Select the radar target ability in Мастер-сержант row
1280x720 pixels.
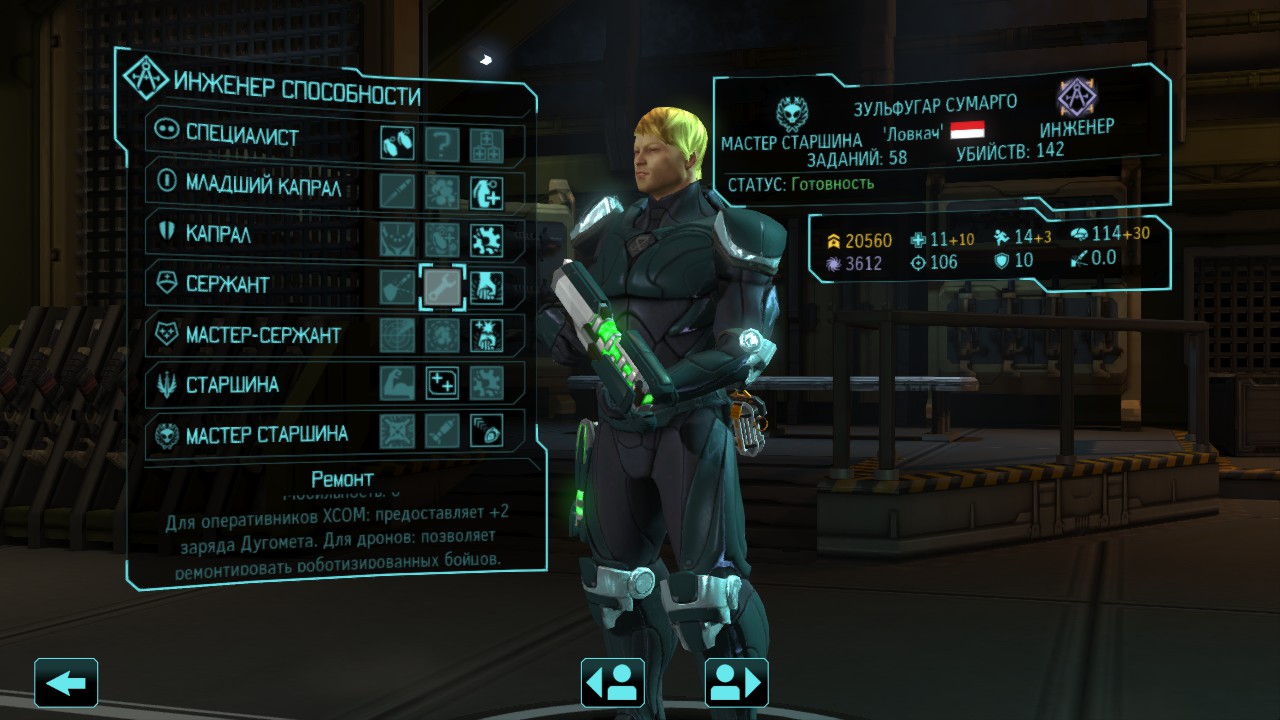tap(397, 335)
